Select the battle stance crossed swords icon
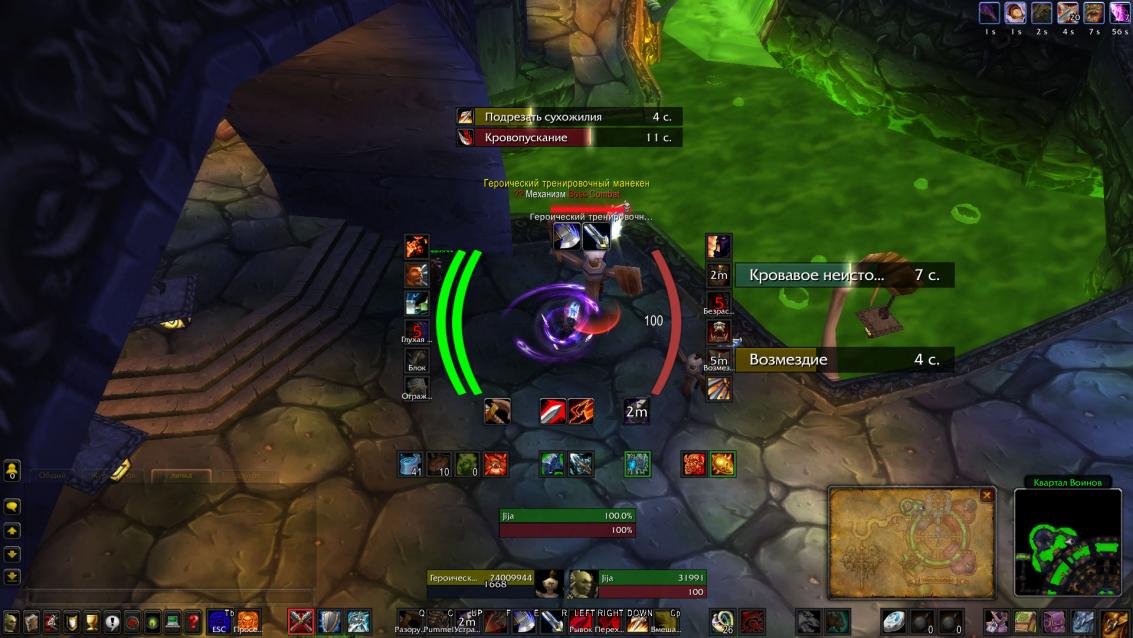 [x=301, y=621]
